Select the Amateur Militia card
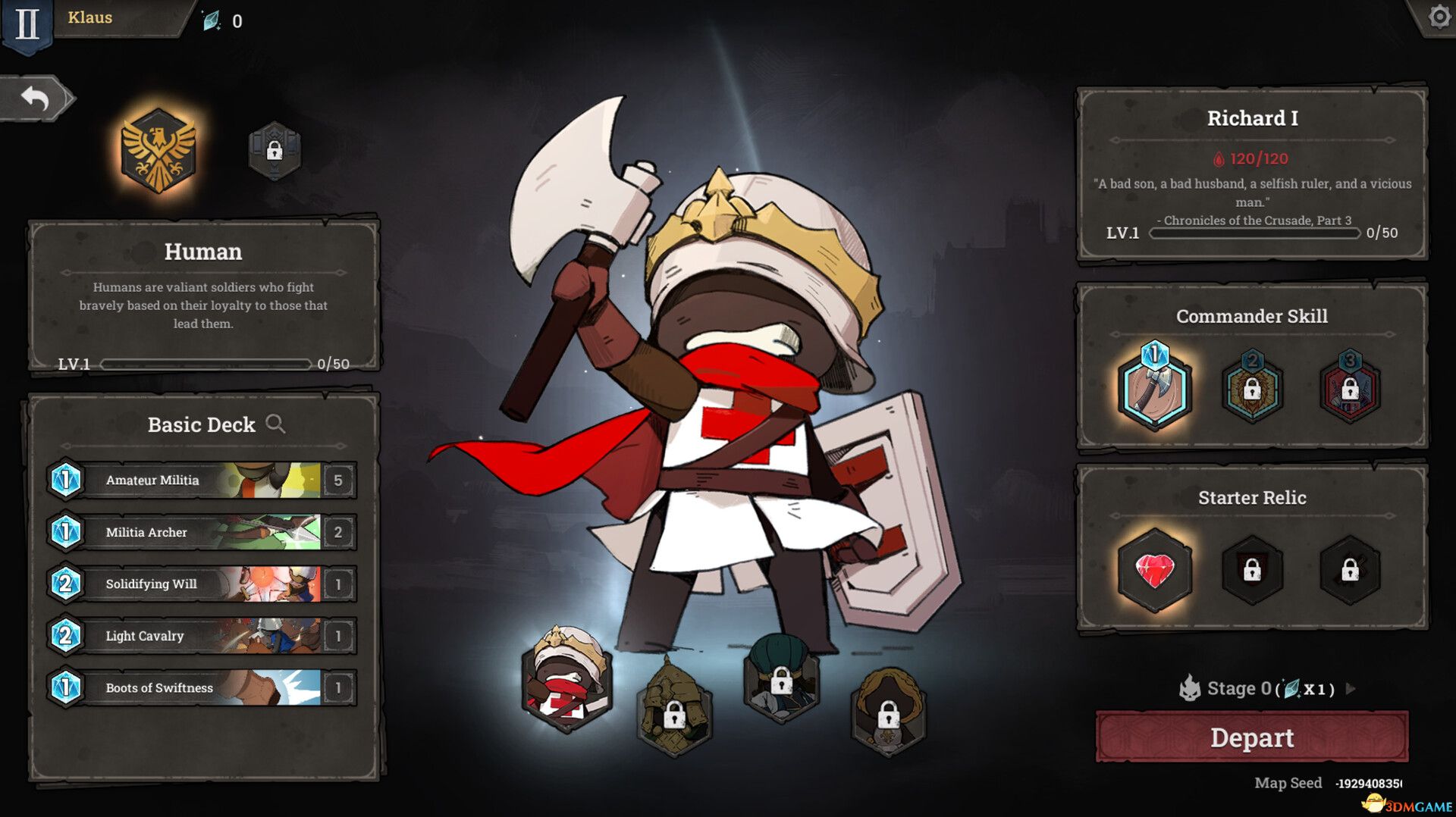 click(201, 480)
